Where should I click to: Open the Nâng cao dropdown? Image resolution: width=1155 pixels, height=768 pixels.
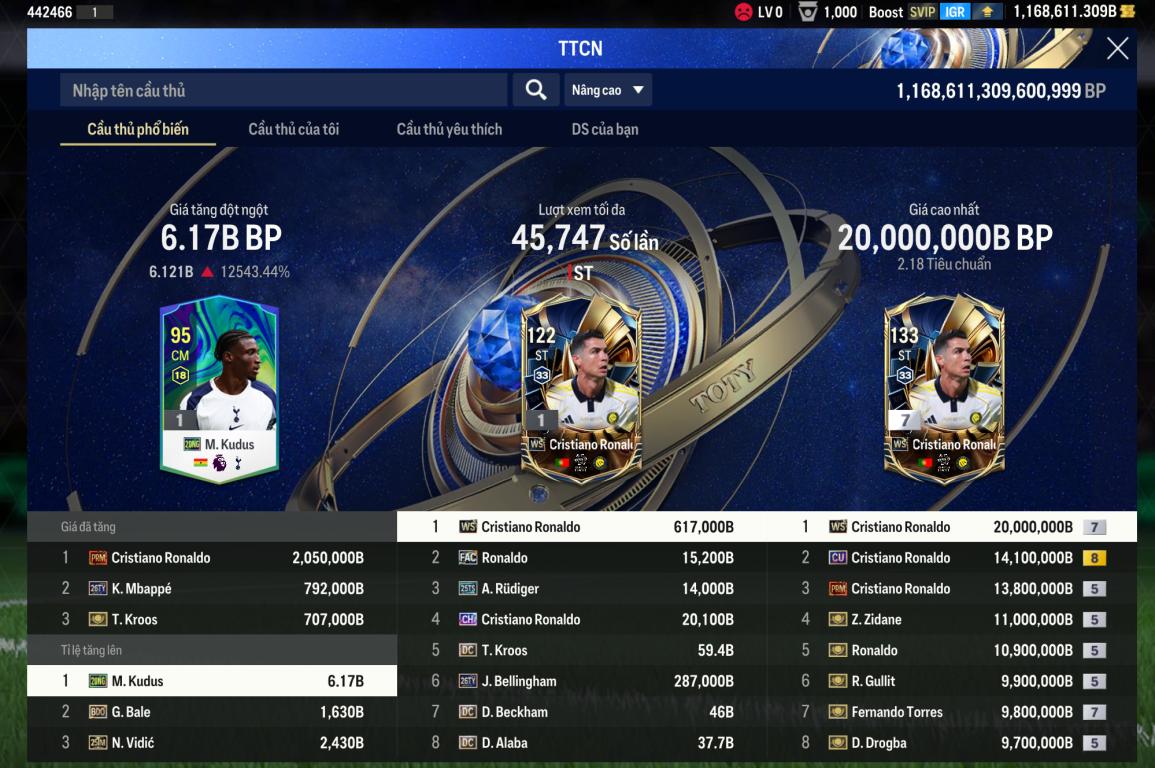[608, 90]
